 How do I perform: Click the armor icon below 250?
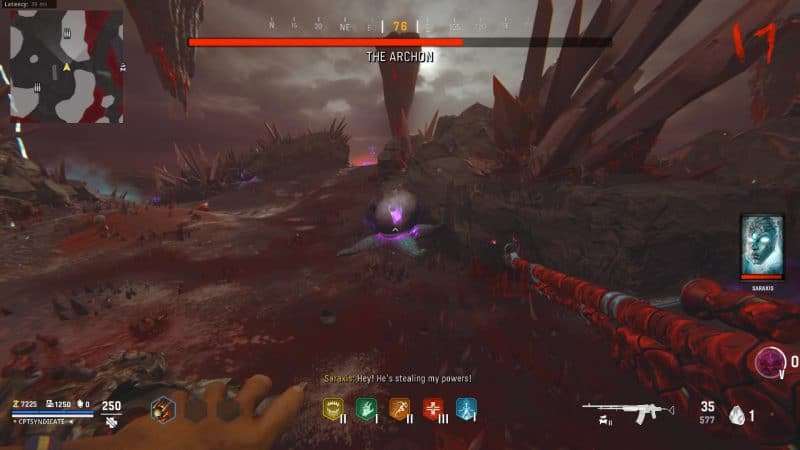point(109,423)
